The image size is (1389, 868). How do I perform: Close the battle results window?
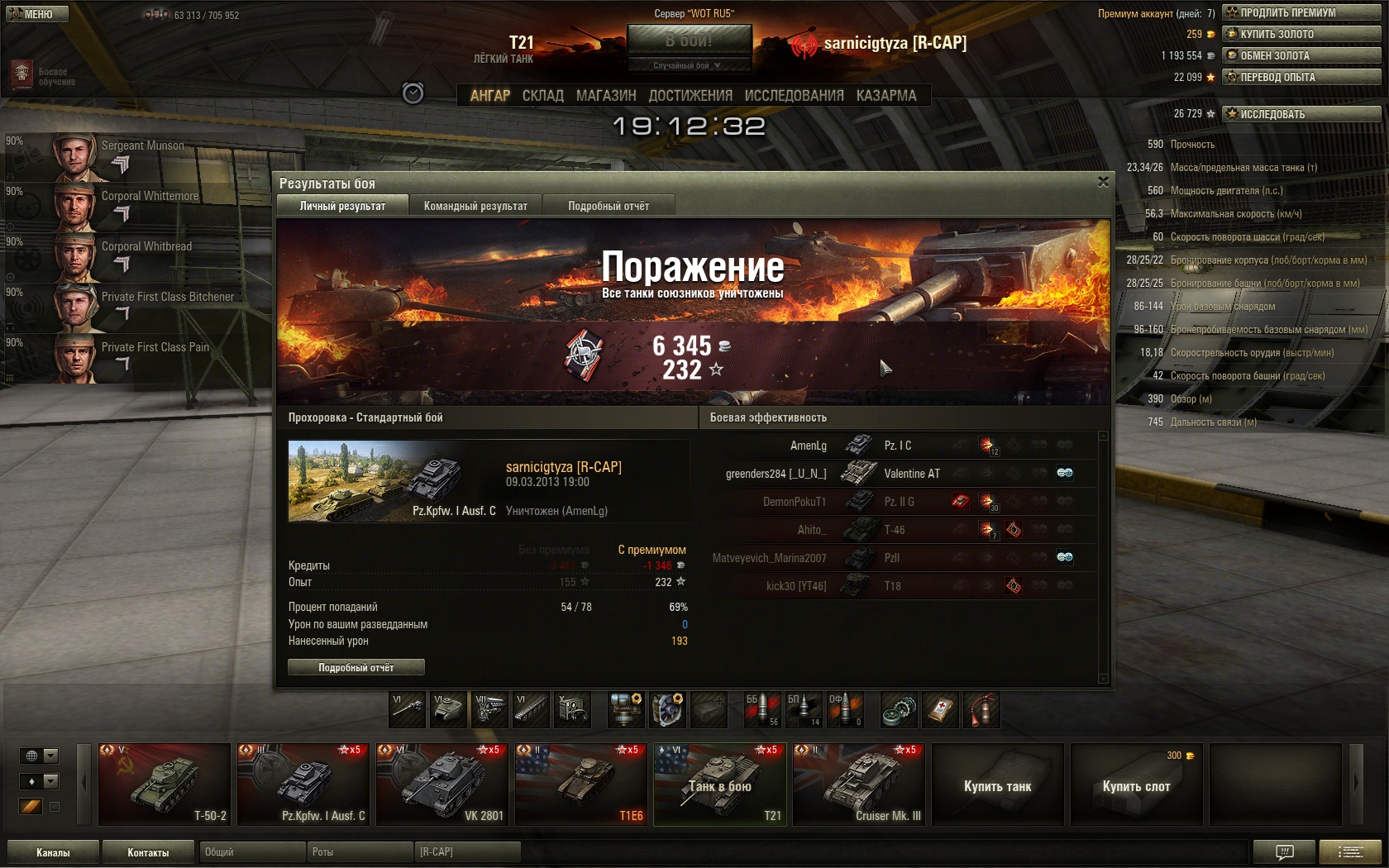click(1103, 182)
